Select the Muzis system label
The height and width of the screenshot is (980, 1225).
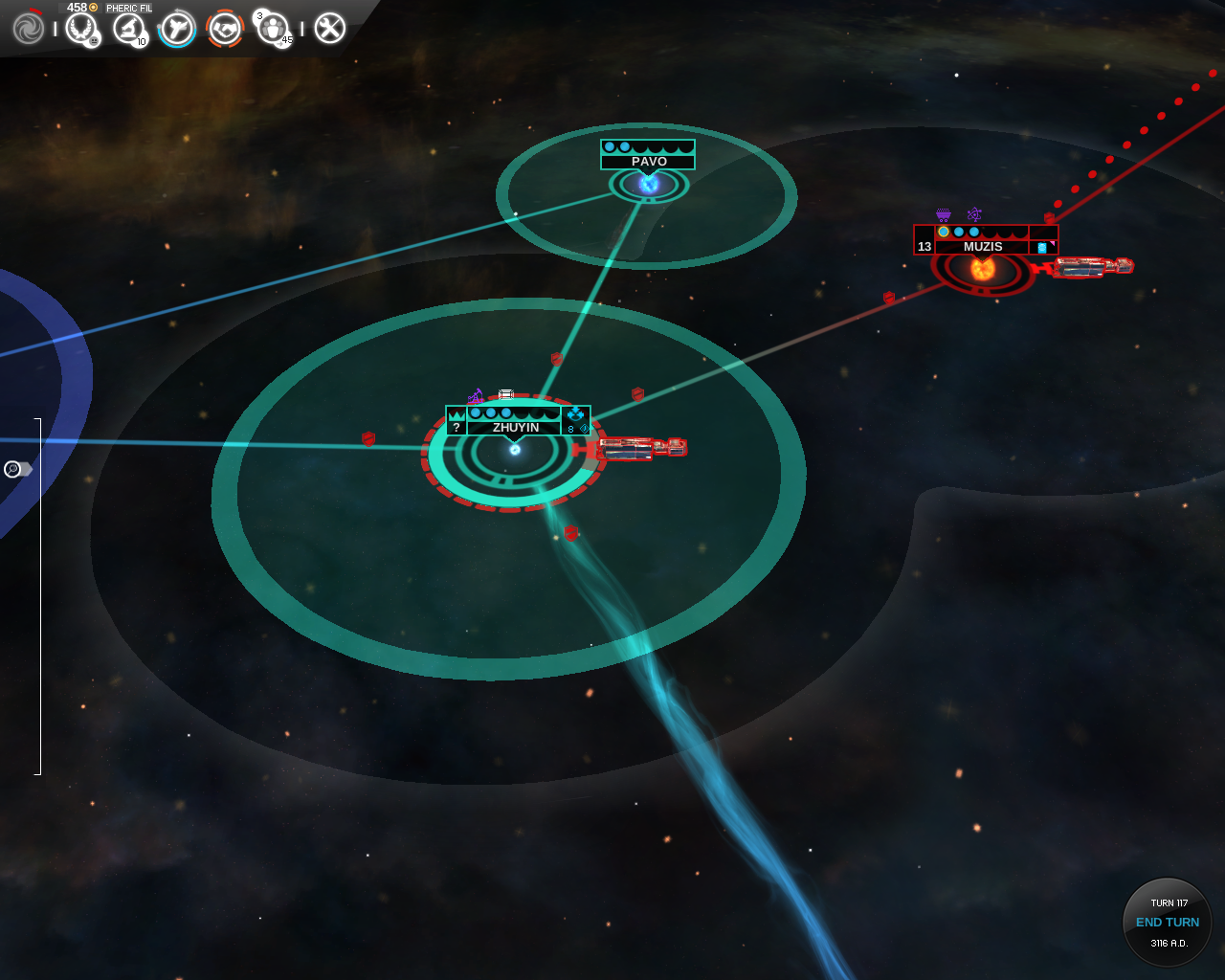tap(982, 246)
